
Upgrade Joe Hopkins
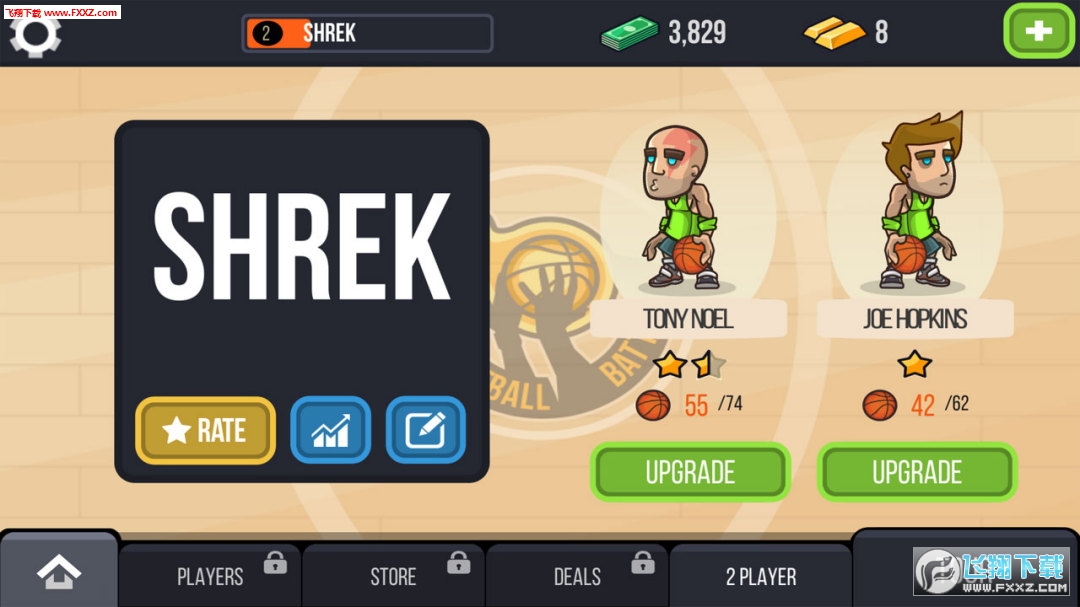[917, 472]
